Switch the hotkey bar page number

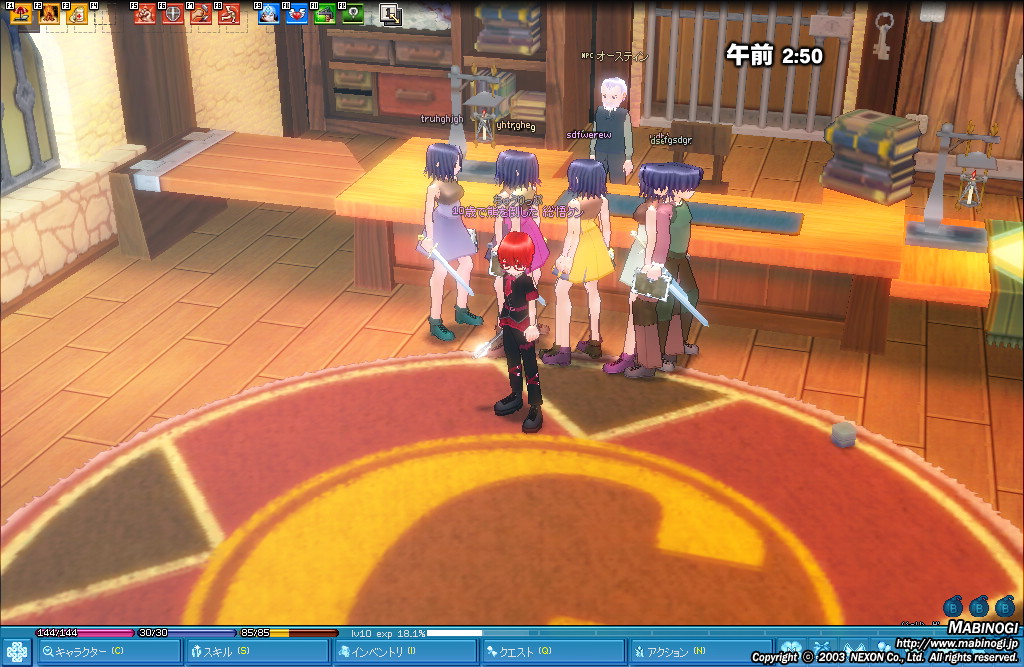(391, 14)
